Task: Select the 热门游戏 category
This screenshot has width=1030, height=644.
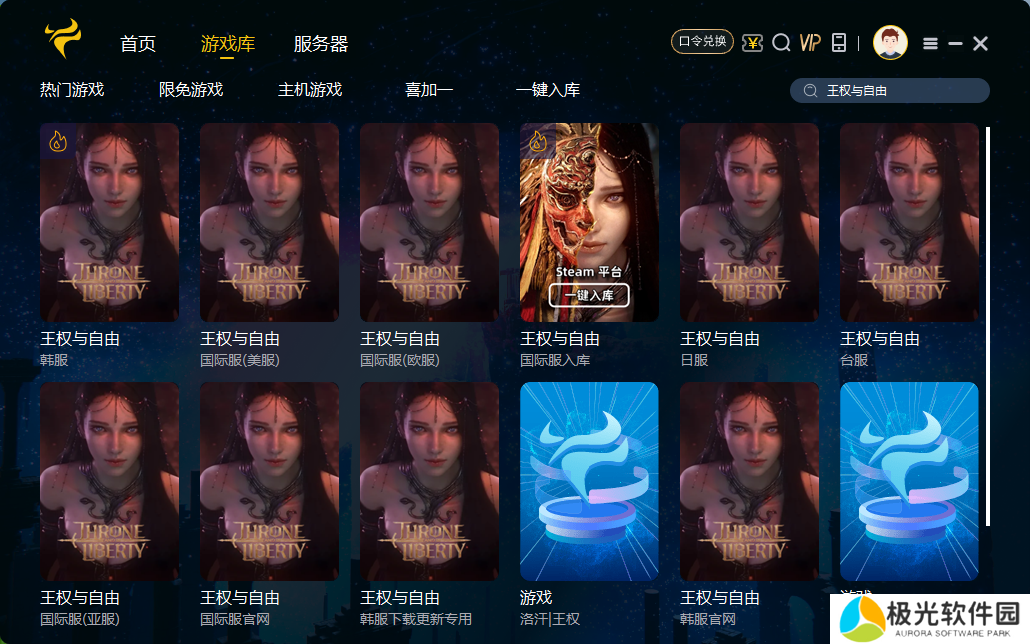Action: coord(72,90)
